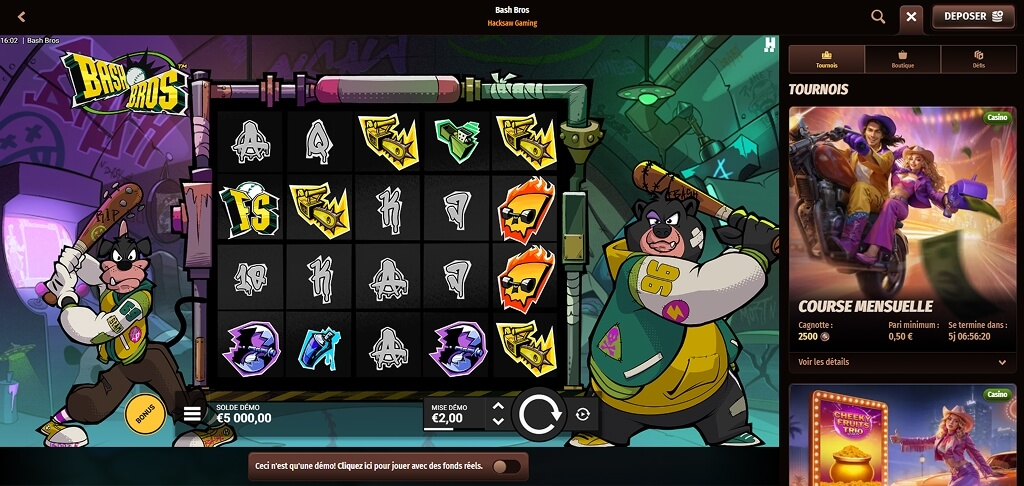Viewport: 1024px width, 486px height.
Task: Expand Voir les détails for the tournament
Action: pyautogui.click(x=901, y=362)
